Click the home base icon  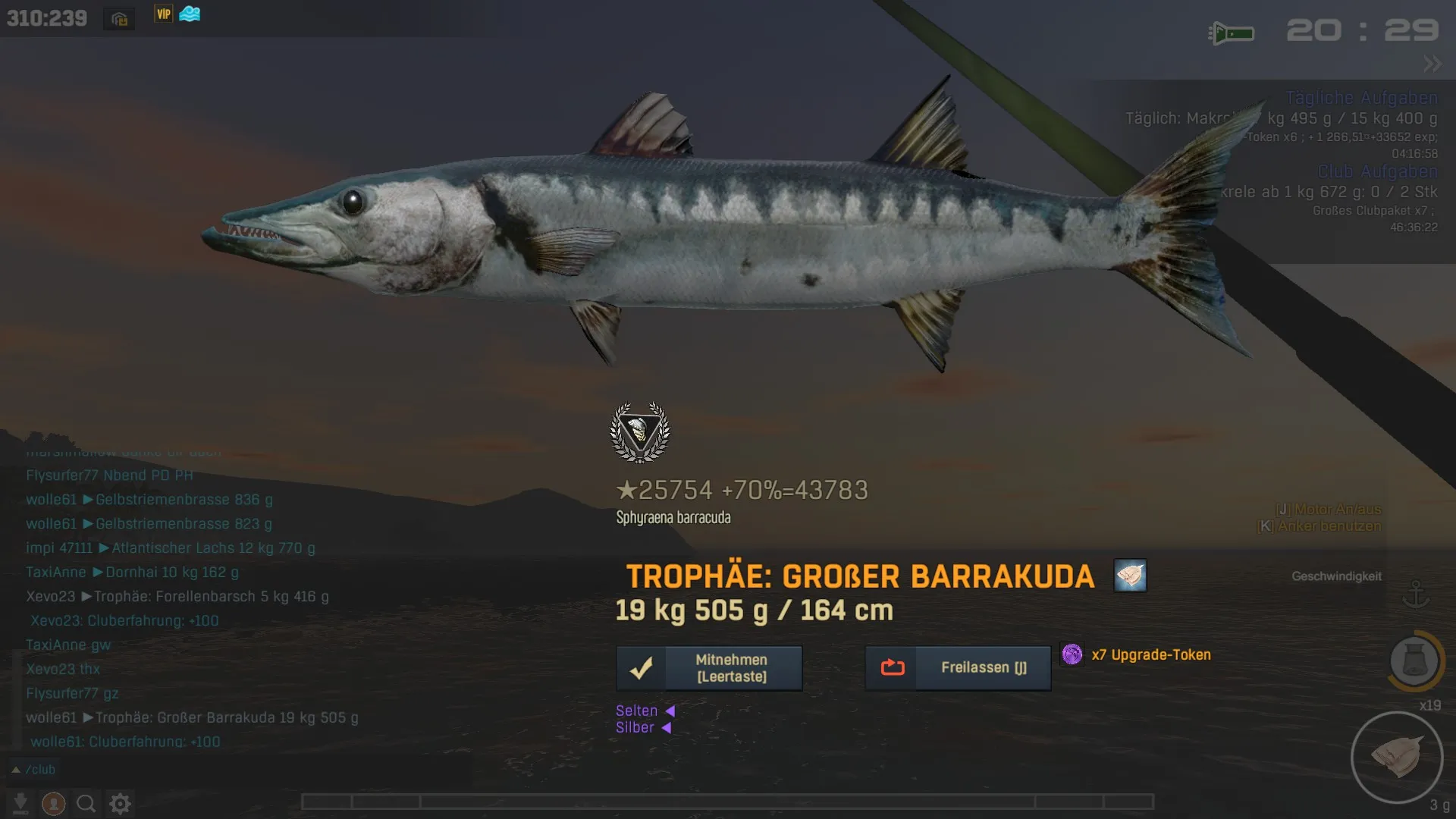click(119, 19)
